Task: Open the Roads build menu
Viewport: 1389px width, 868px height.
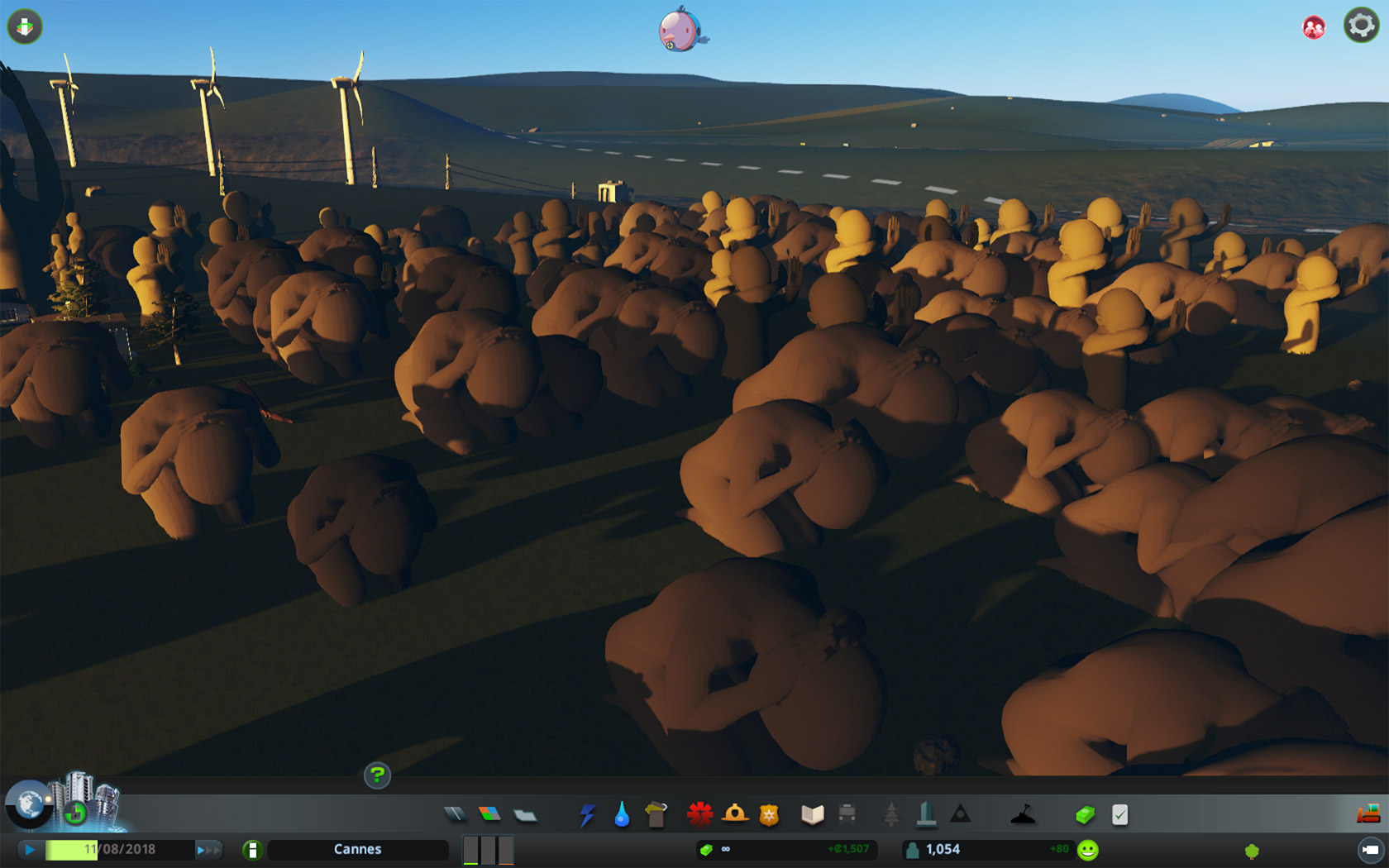Action: click(455, 815)
